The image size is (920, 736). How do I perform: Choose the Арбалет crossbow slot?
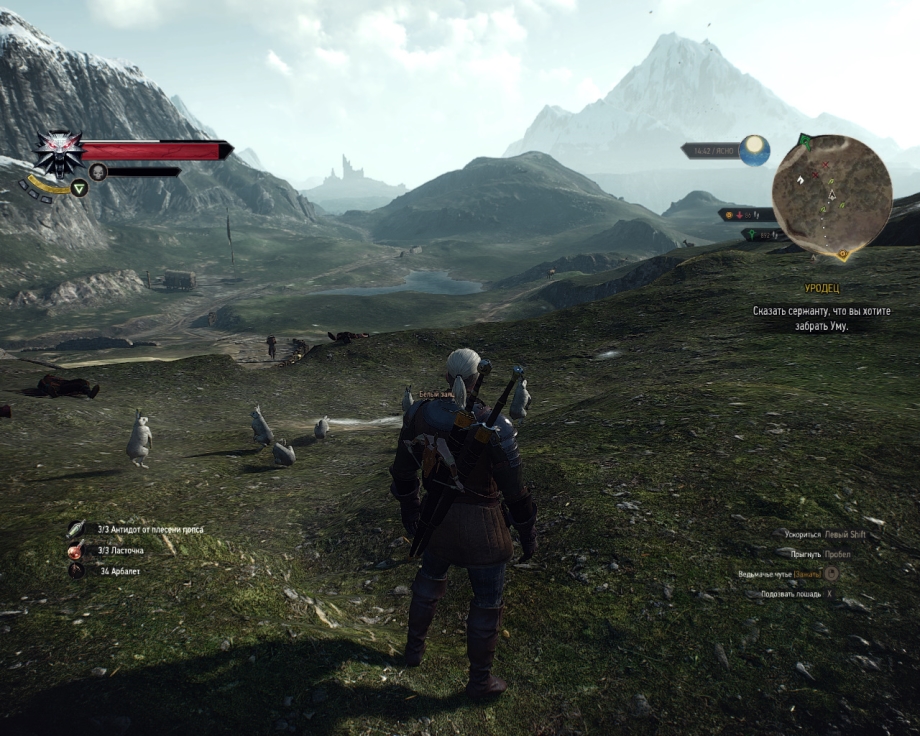[77, 570]
